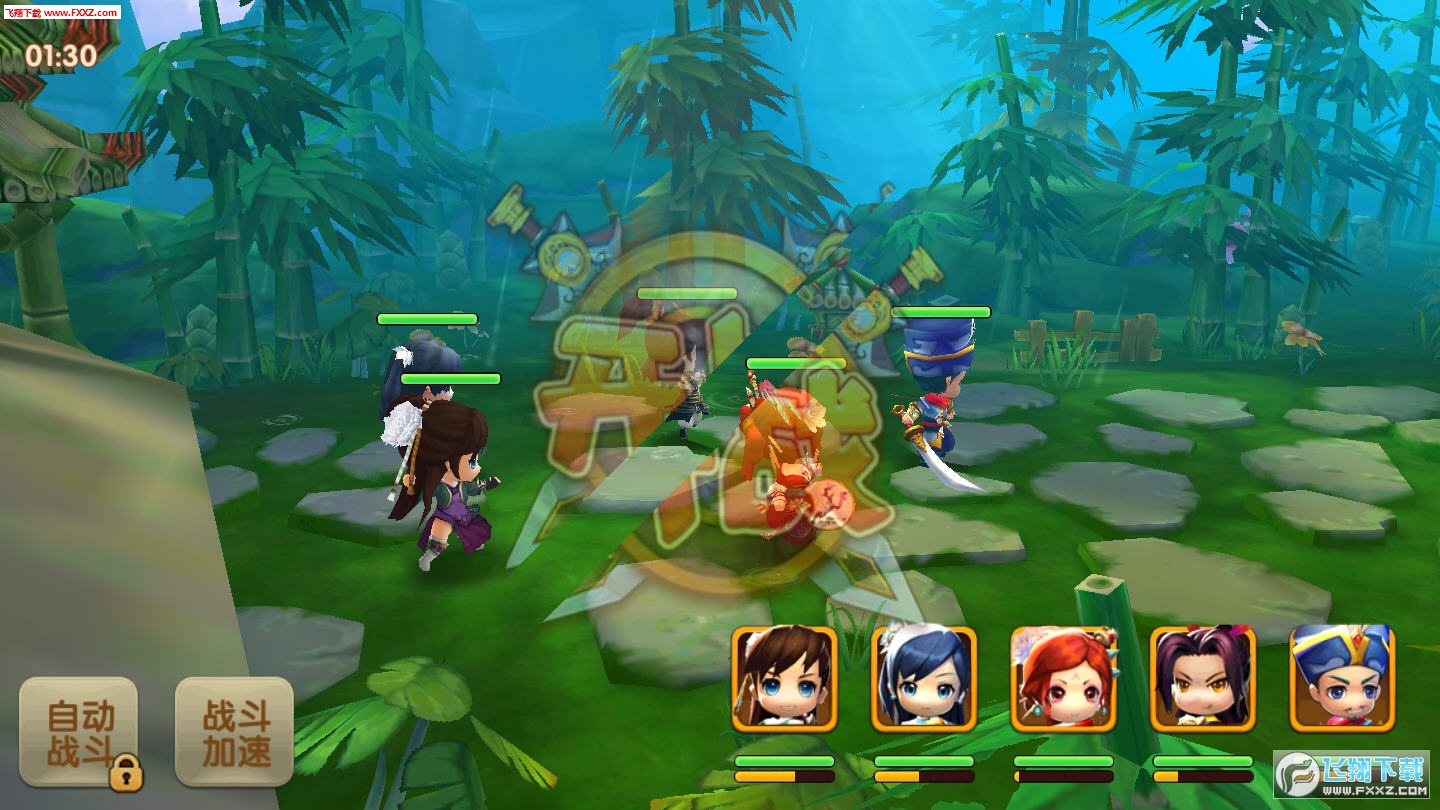Toggle the locked 自动战斗 auto-battle button

79,732
